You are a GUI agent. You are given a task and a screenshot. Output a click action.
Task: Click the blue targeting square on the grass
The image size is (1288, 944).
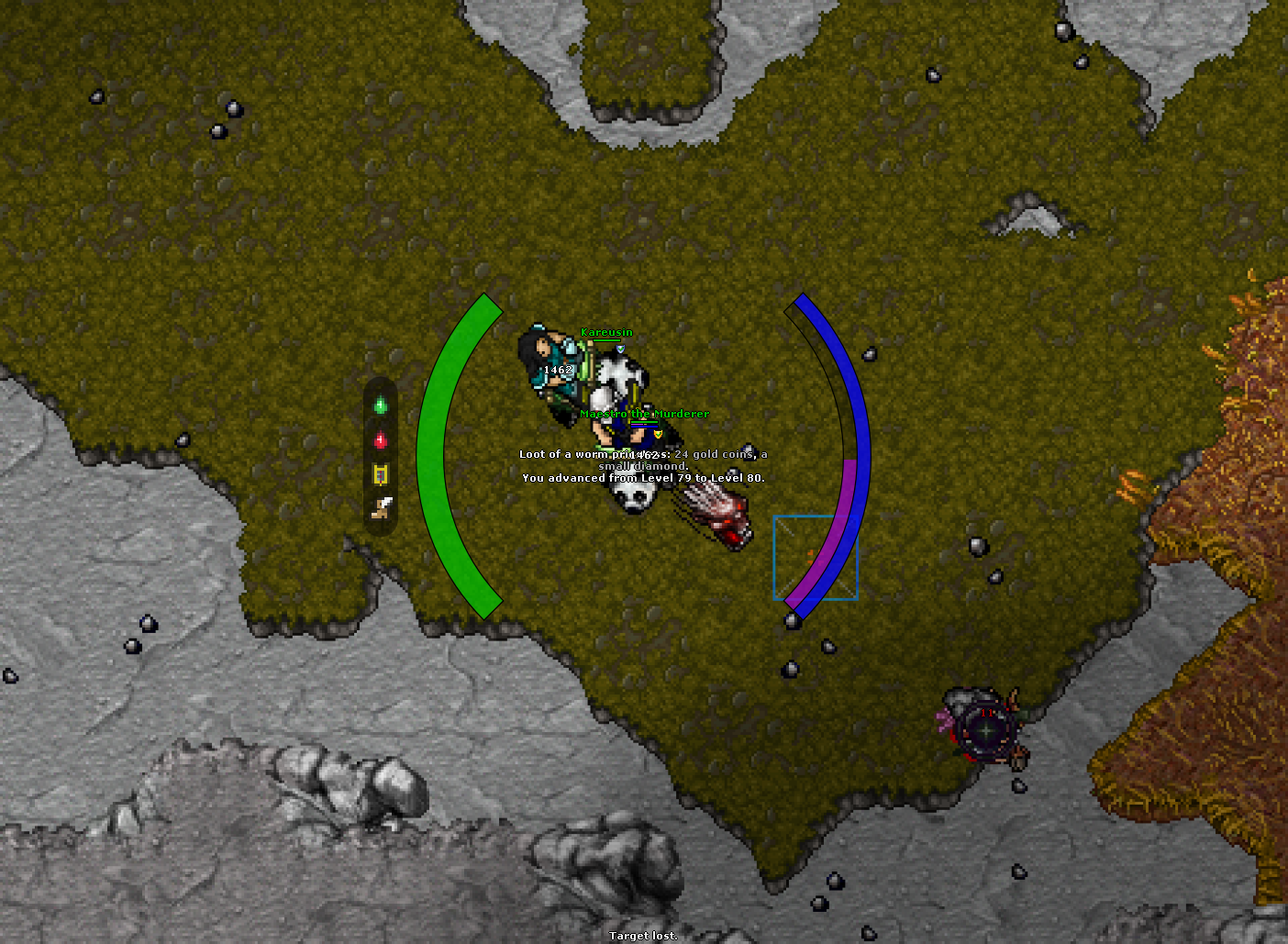815,558
